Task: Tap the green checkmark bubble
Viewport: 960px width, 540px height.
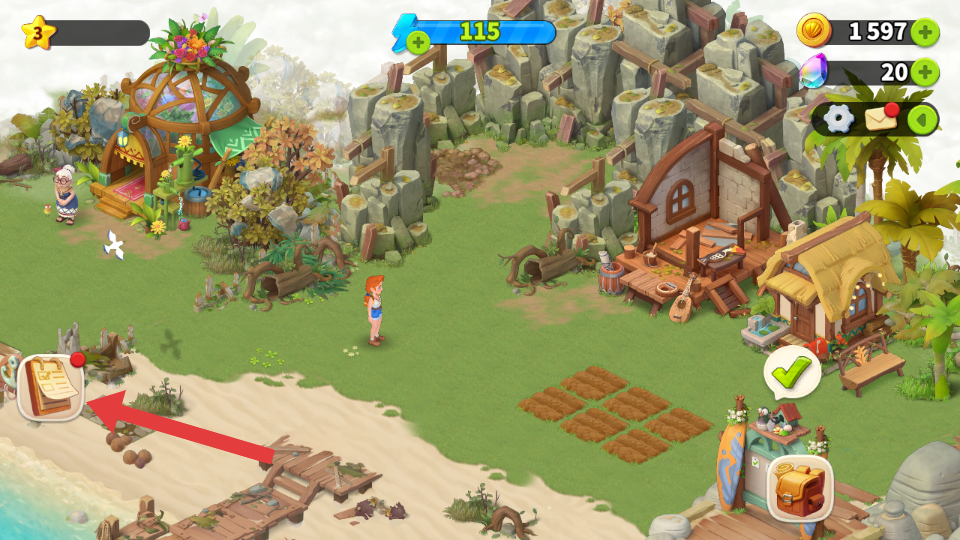Action: pyautogui.click(x=792, y=373)
